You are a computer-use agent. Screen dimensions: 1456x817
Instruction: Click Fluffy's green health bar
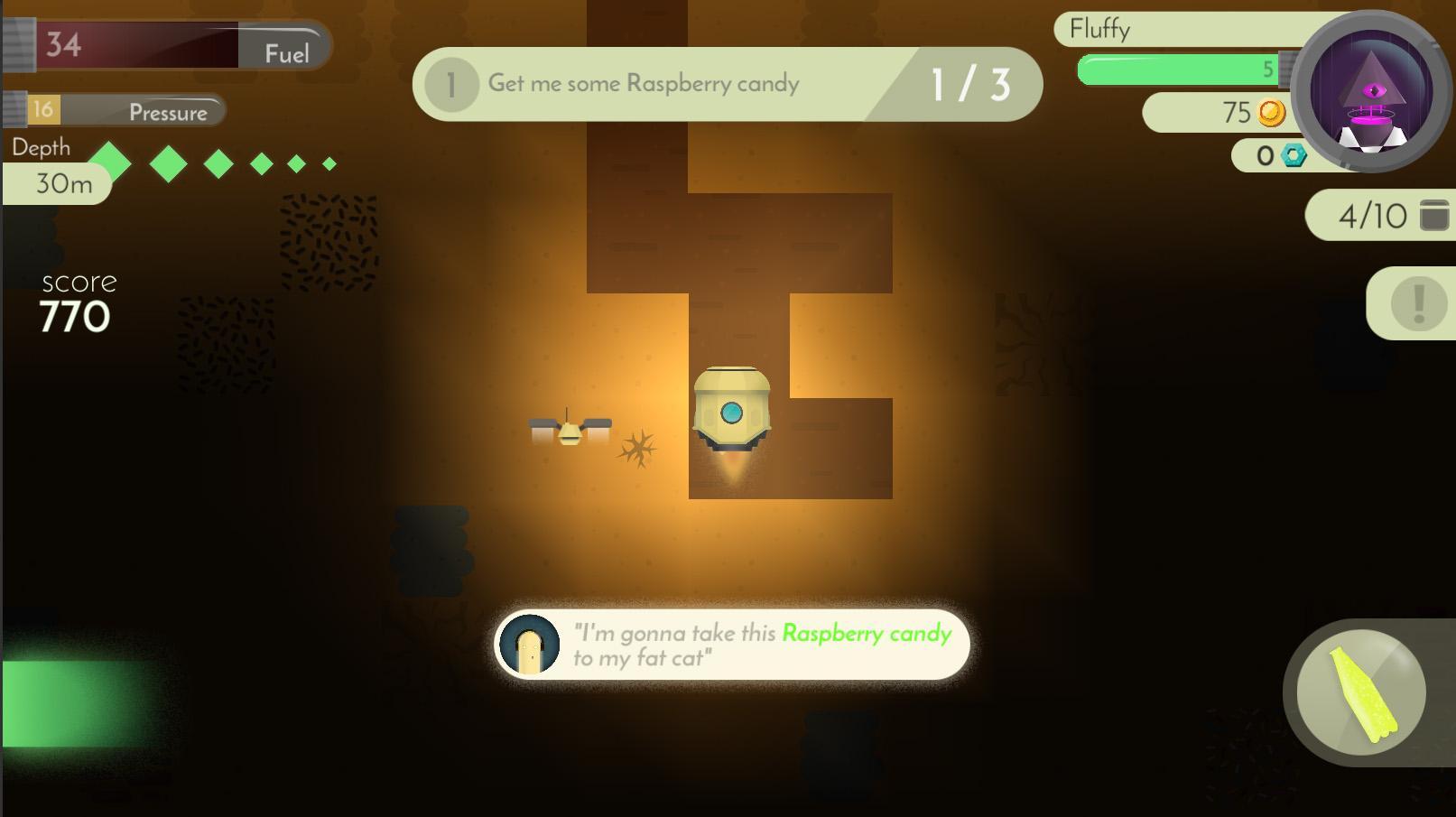(x=1173, y=68)
